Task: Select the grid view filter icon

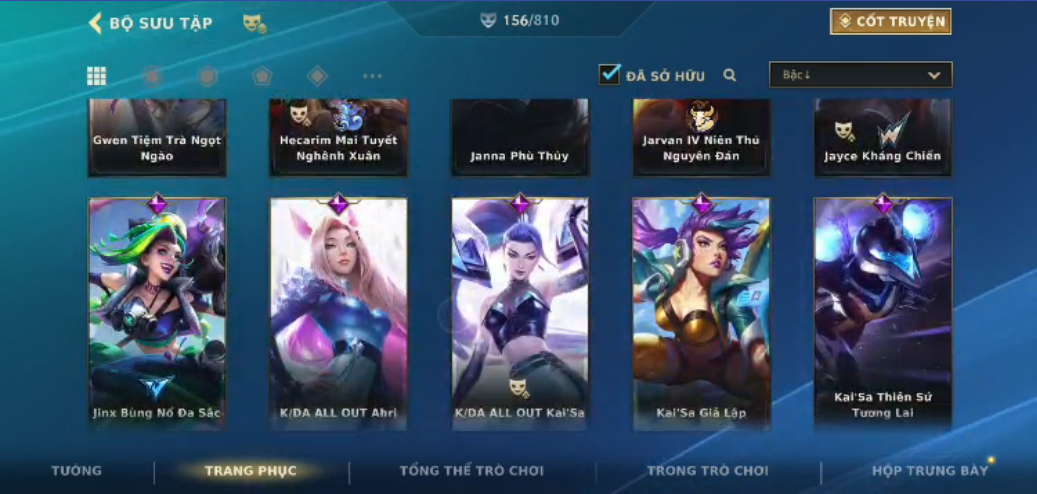Action: (x=97, y=76)
